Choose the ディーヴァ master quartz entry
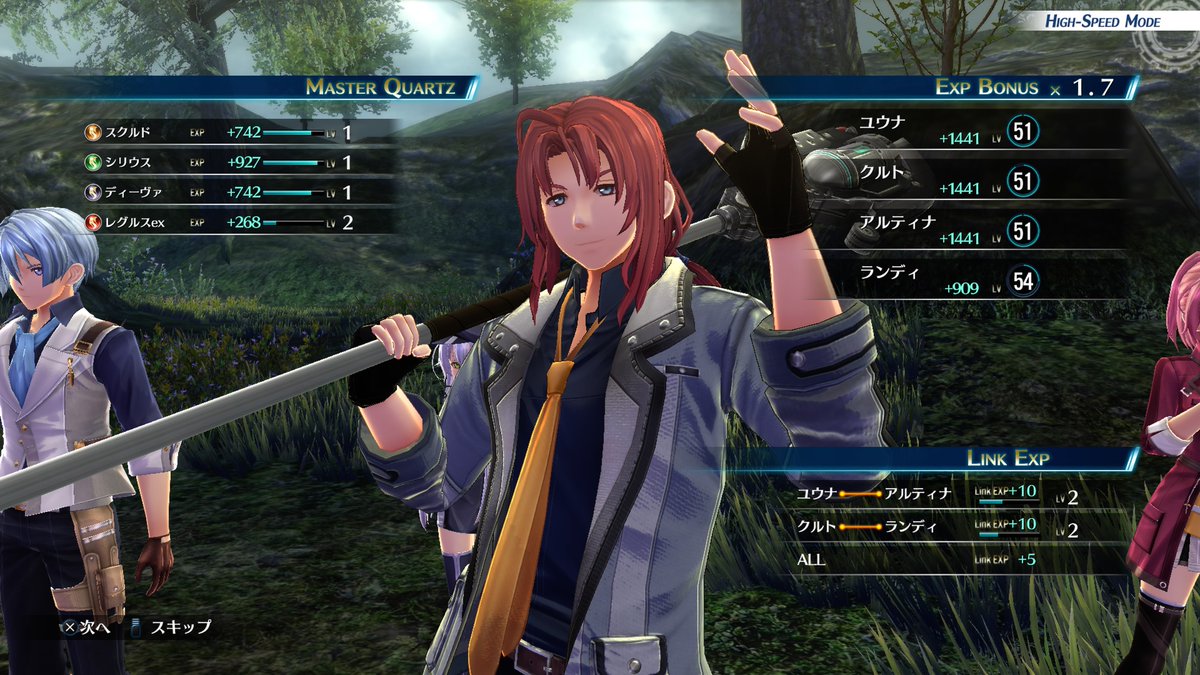Viewport: 1200px width, 675px height. 218,191
